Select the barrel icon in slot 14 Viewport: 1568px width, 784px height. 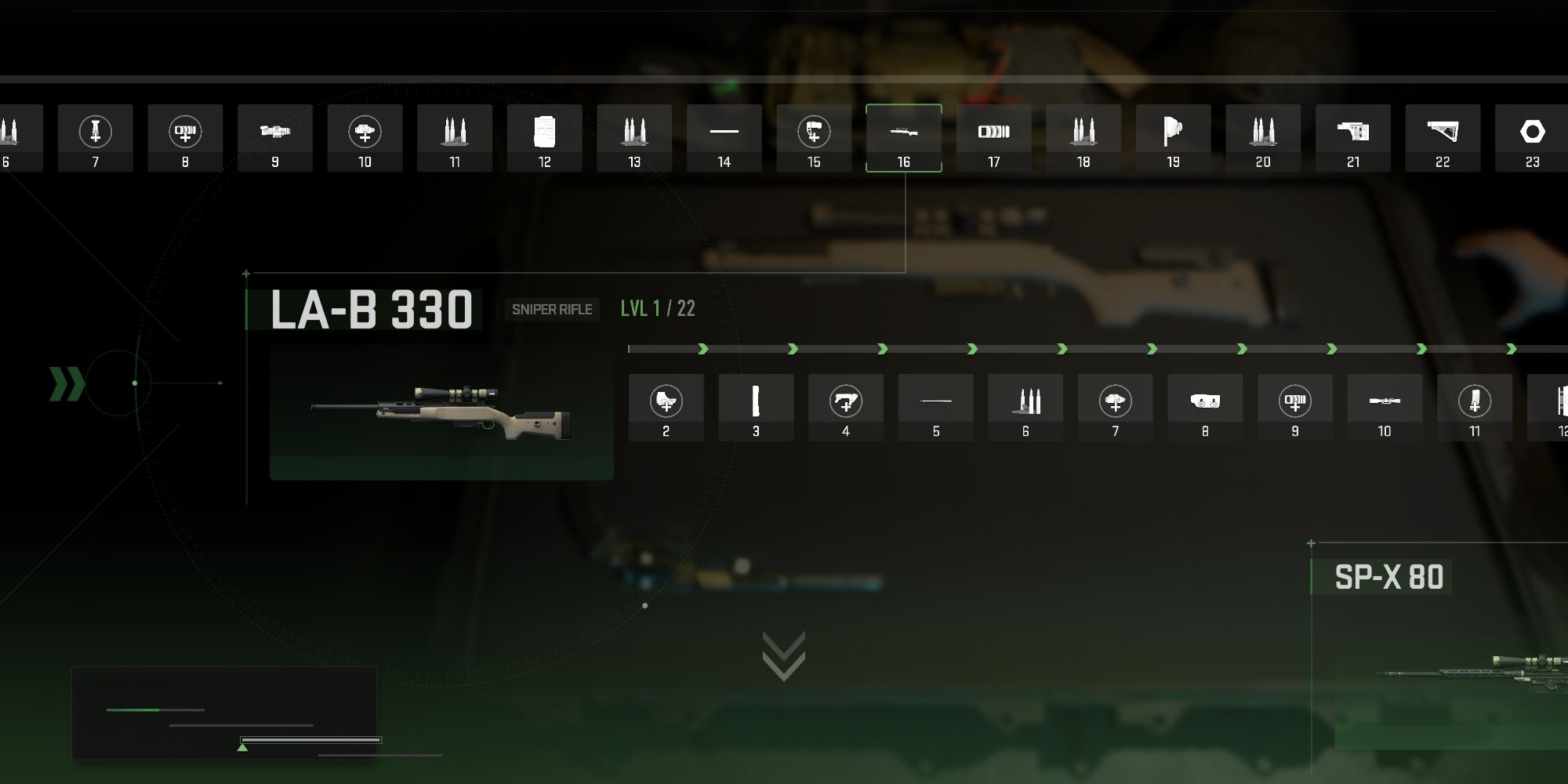[724, 133]
